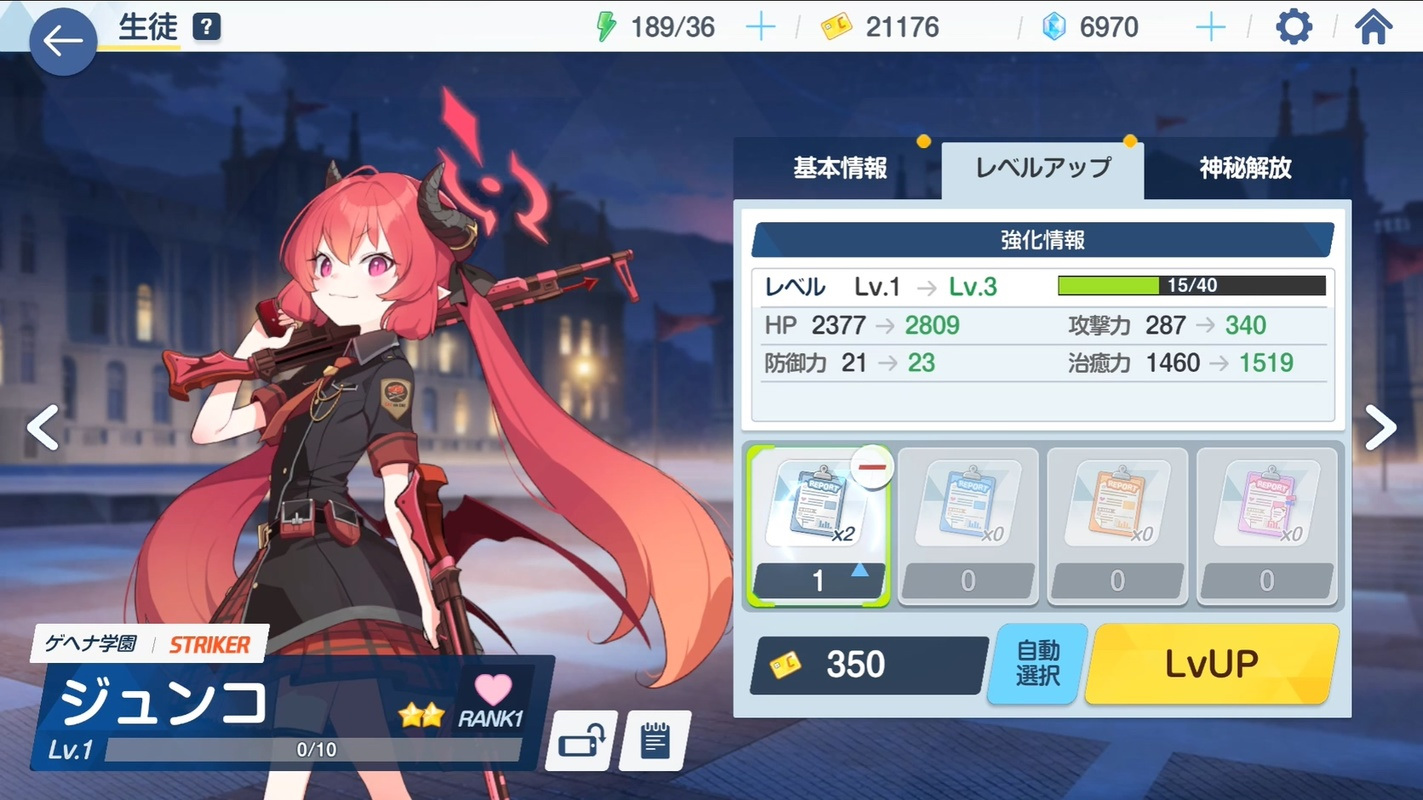Screen dimensions: 1423x800
Task: Show the next student with right arrow
Action: click(x=1380, y=428)
